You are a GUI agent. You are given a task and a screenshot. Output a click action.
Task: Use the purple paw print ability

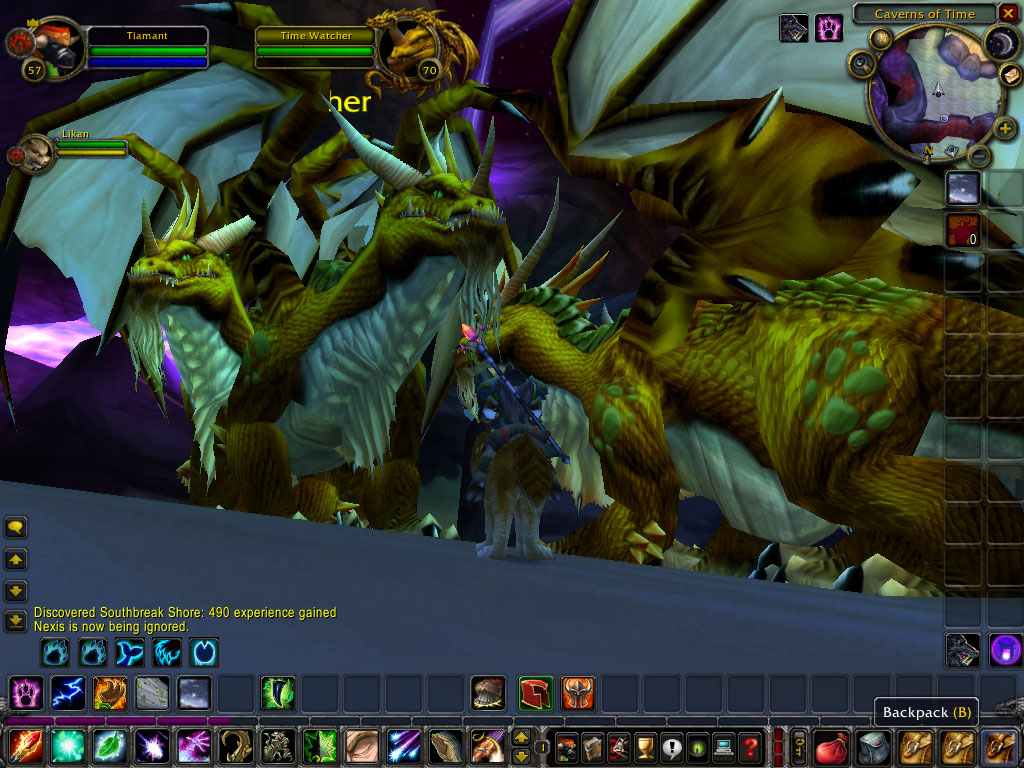[x=25, y=692]
